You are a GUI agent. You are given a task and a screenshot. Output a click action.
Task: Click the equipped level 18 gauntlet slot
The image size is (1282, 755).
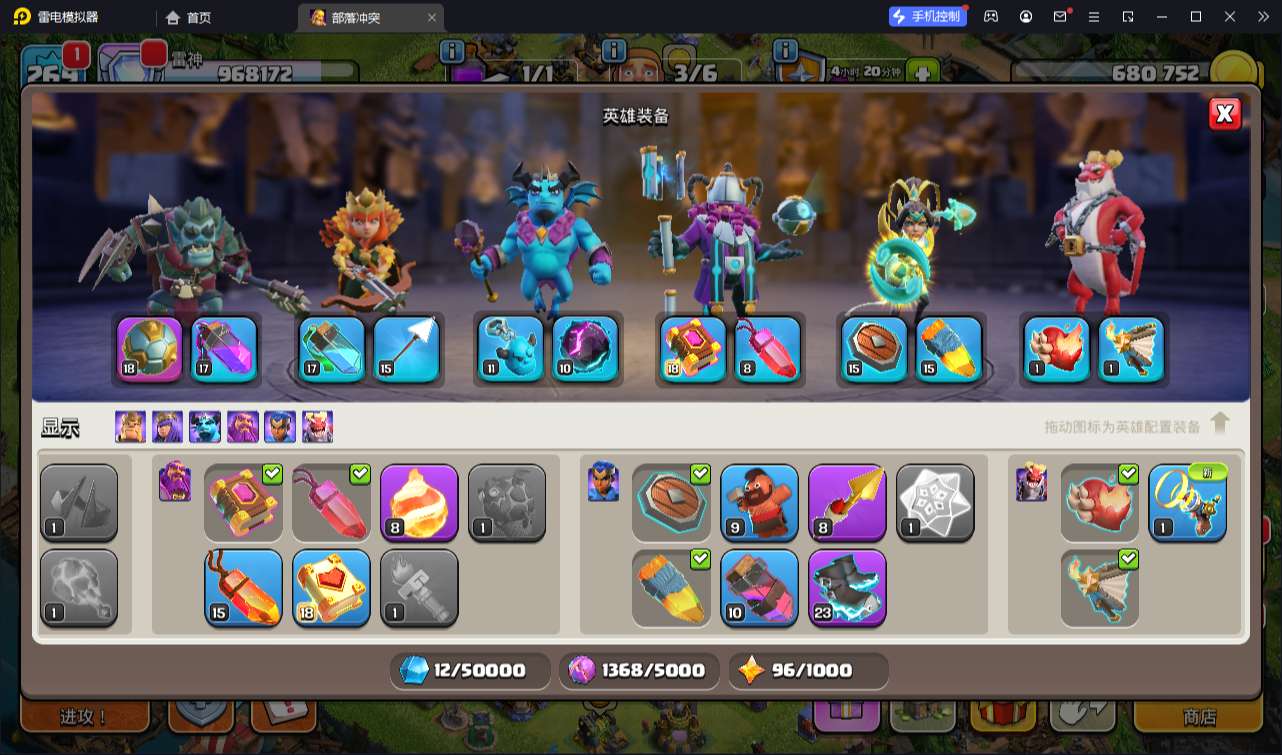[150, 349]
